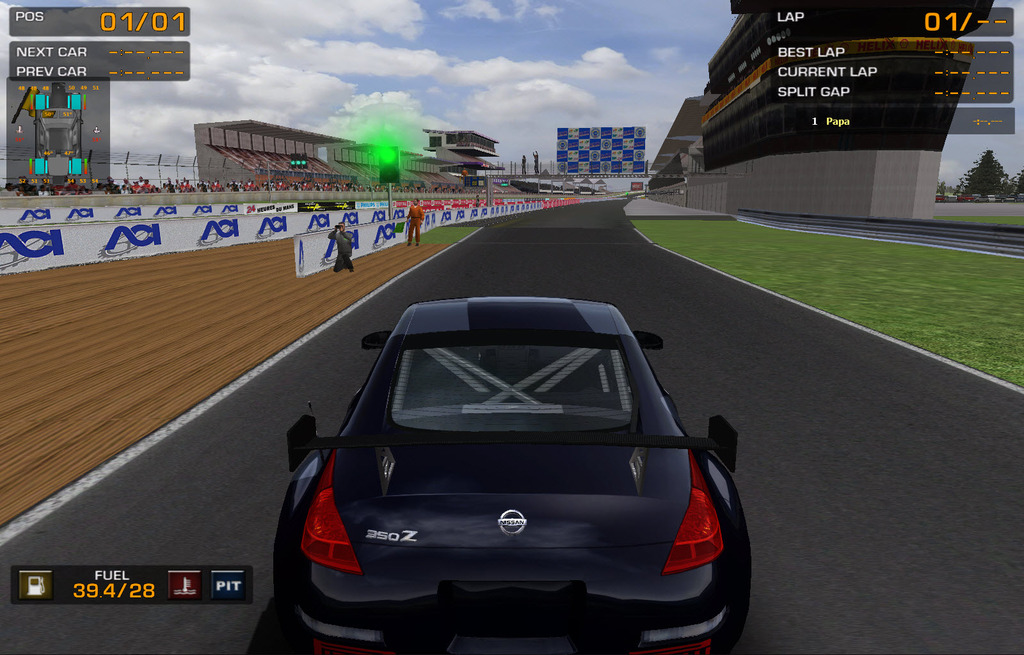This screenshot has width=1024, height=655.
Task: Click the red water temperature icon
Action: (x=184, y=585)
